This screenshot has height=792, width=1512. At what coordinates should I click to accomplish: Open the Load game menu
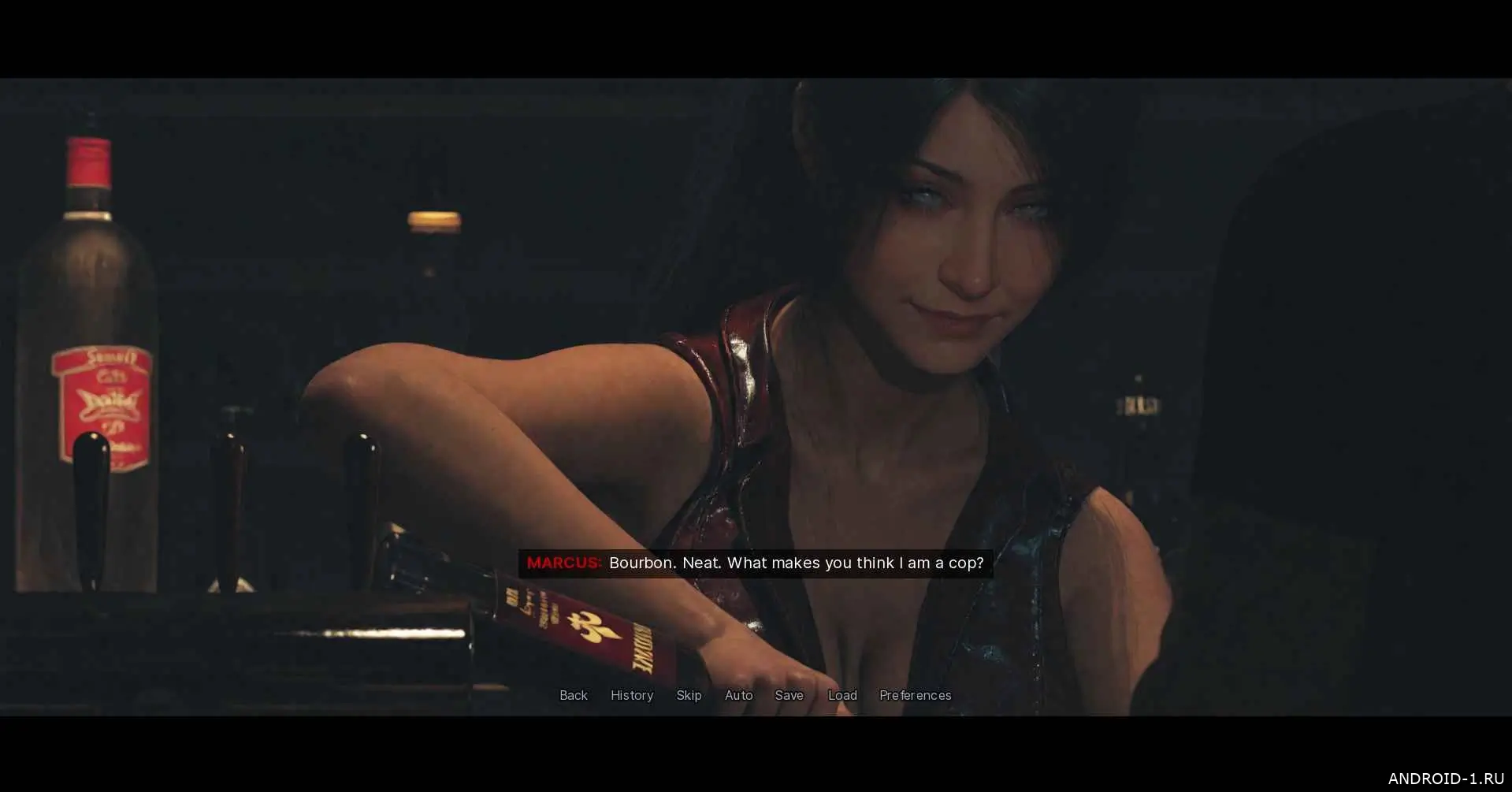point(842,695)
